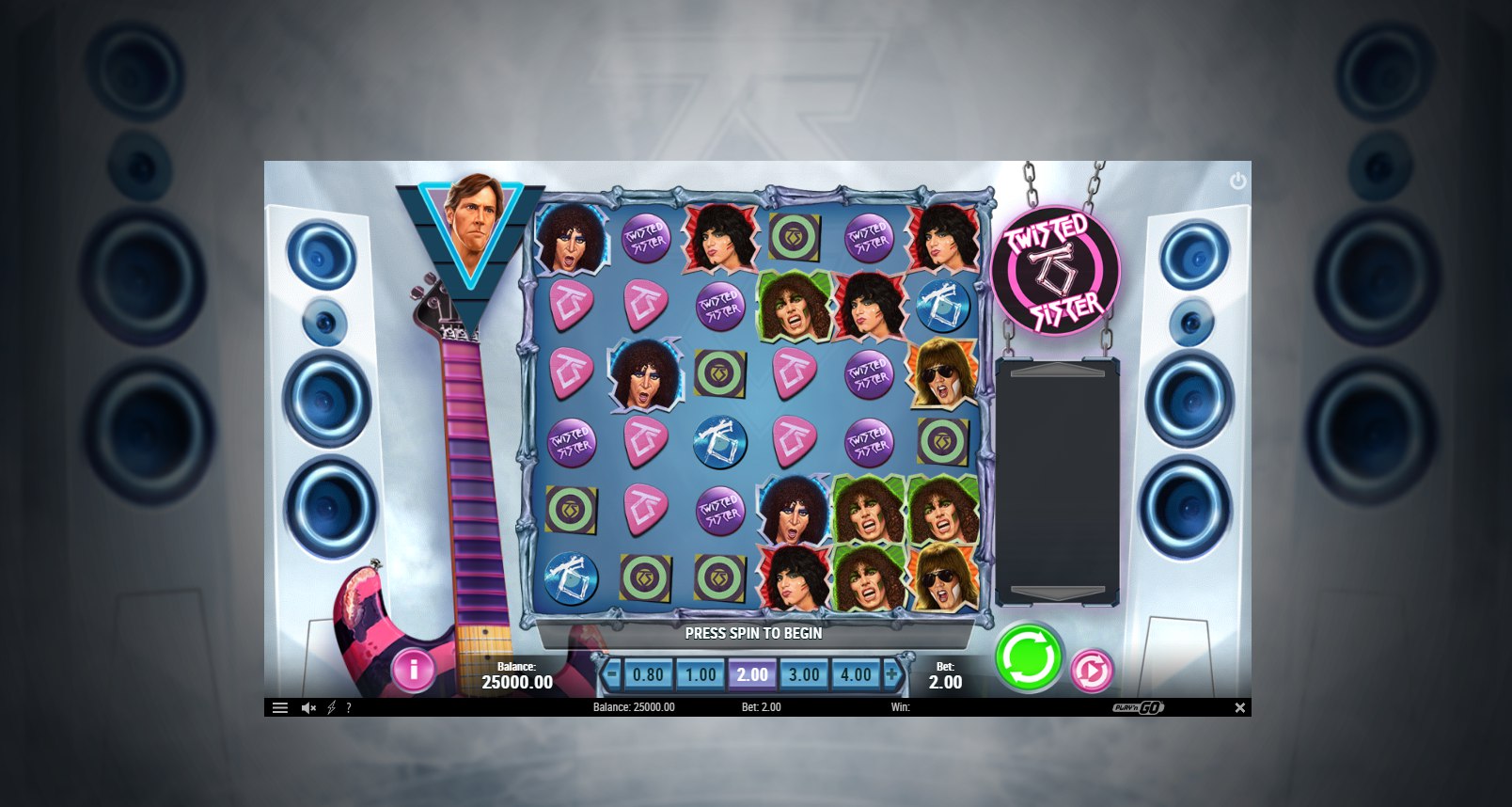
Task: Open the question mark help
Action: coord(349,707)
